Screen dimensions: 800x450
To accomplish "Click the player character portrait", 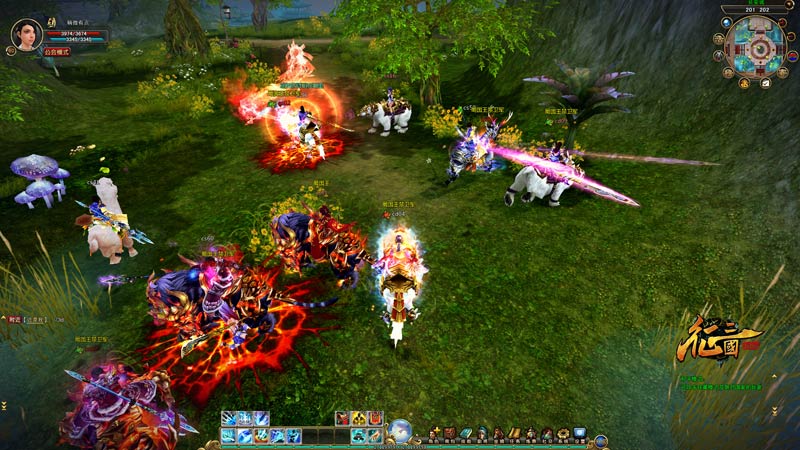I will (x=27, y=33).
